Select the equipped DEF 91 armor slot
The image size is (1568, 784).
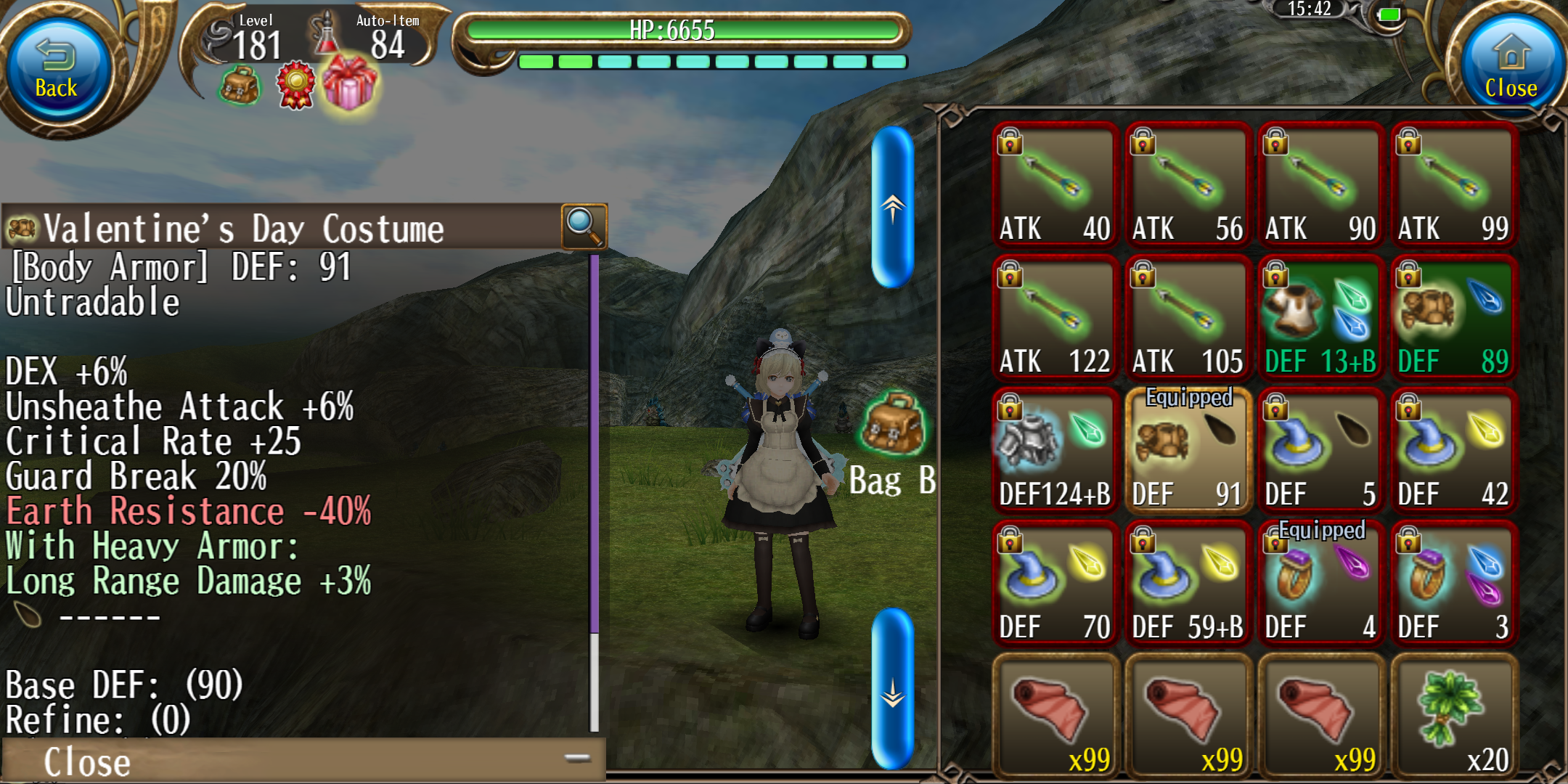(x=1187, y=452)
